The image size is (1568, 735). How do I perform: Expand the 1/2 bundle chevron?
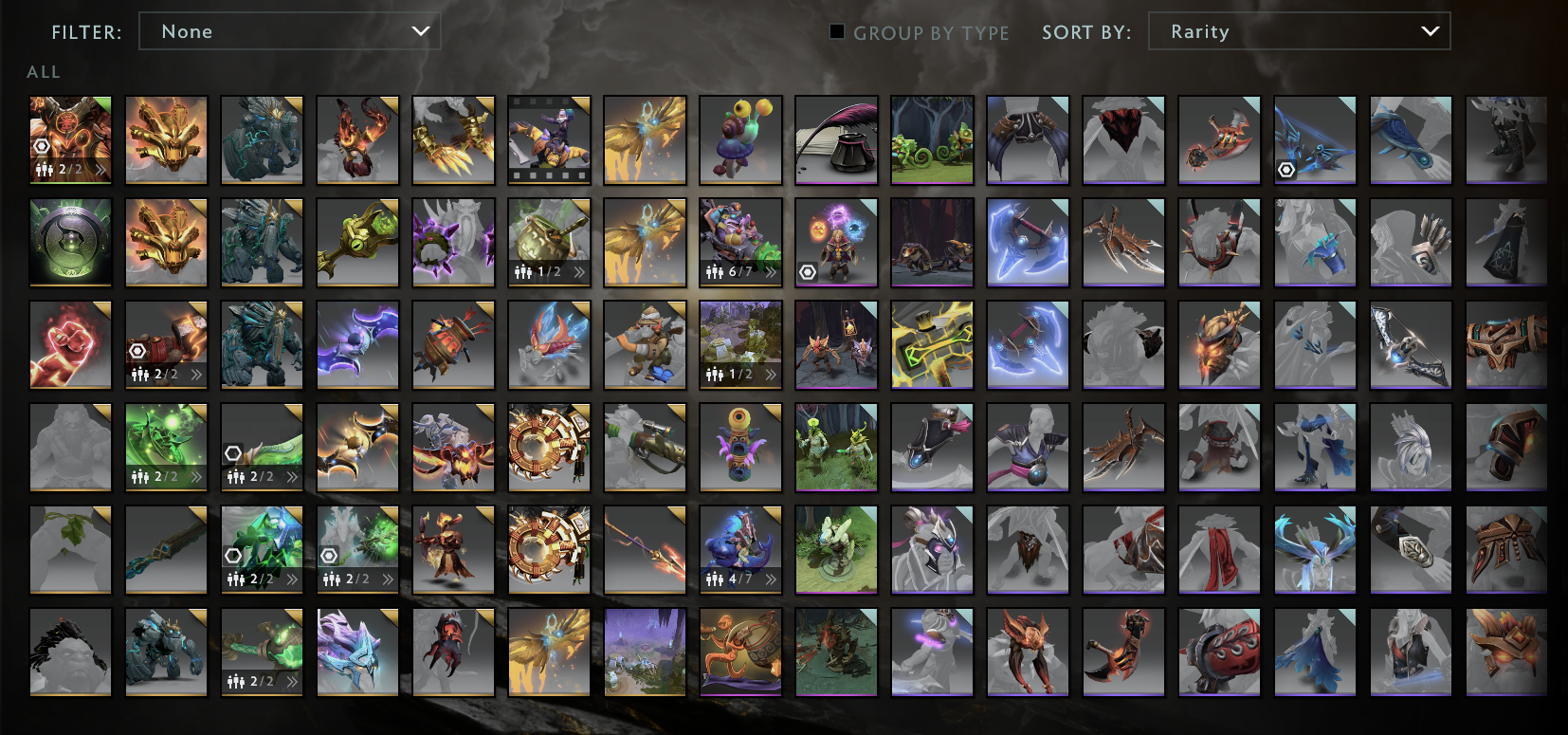pyautogui.click(x=578, y=272)
